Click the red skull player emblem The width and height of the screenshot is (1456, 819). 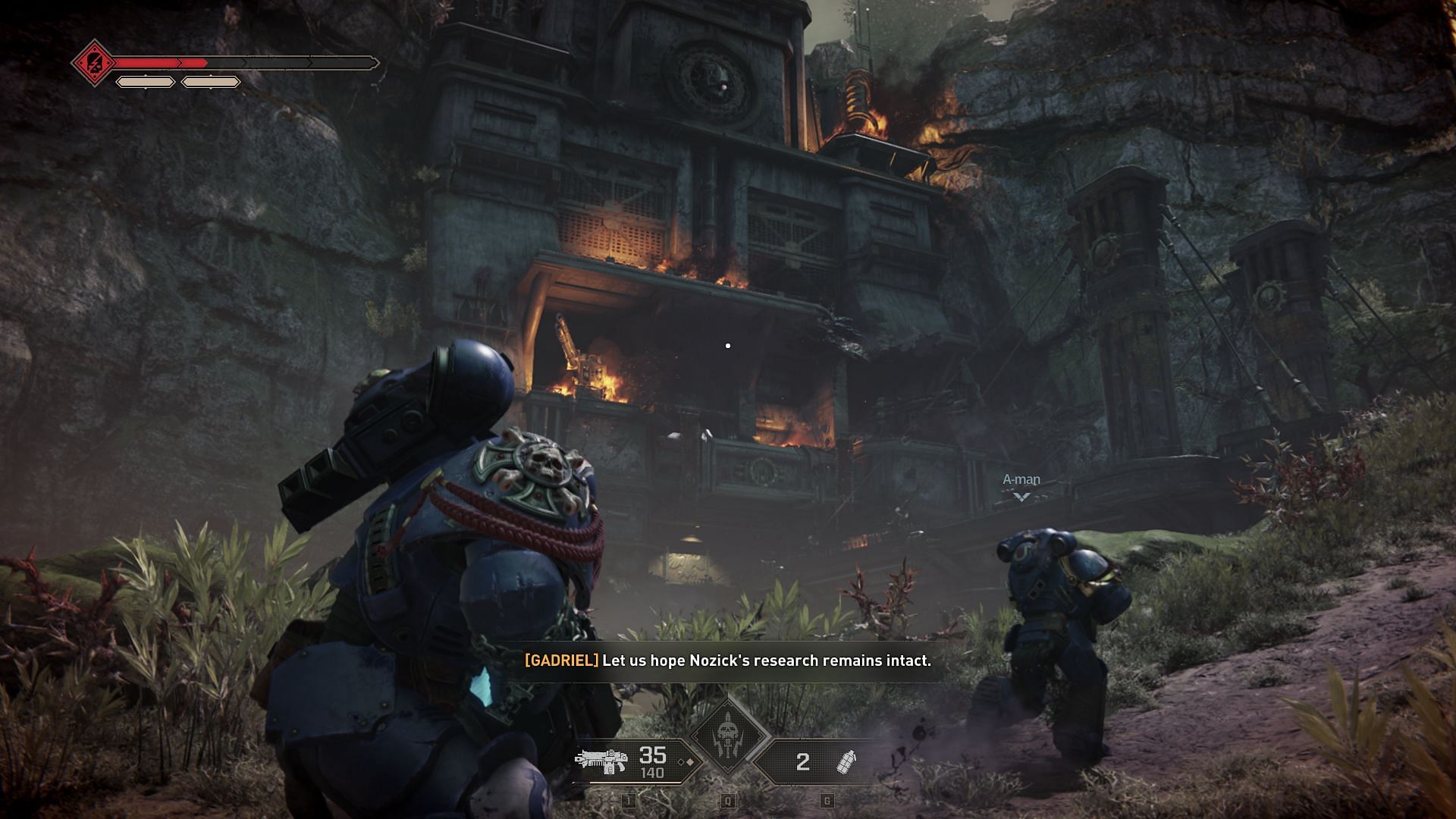point(94,63)
